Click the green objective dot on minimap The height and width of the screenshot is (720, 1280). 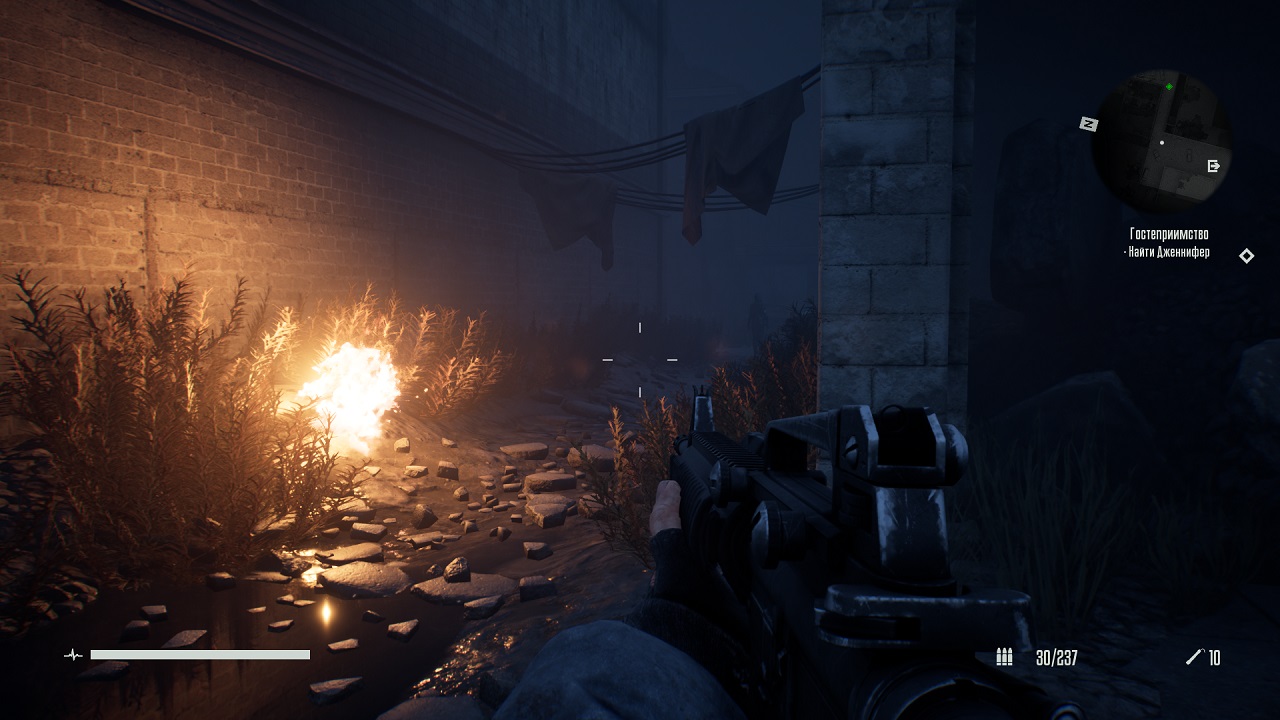pyautogui.click(x=1169, y=87)
